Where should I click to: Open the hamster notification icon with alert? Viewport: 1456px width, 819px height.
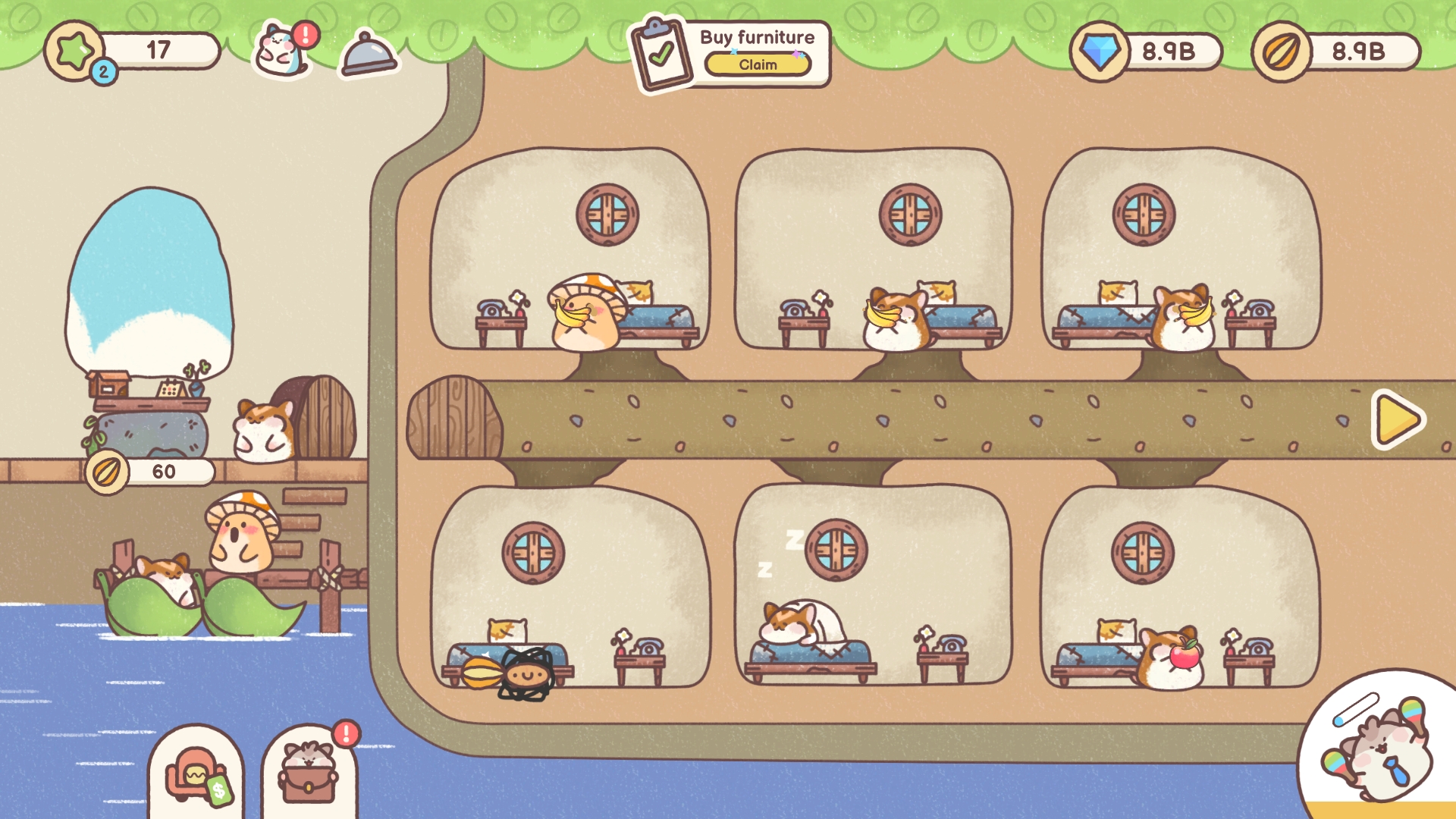click(282, 50)
